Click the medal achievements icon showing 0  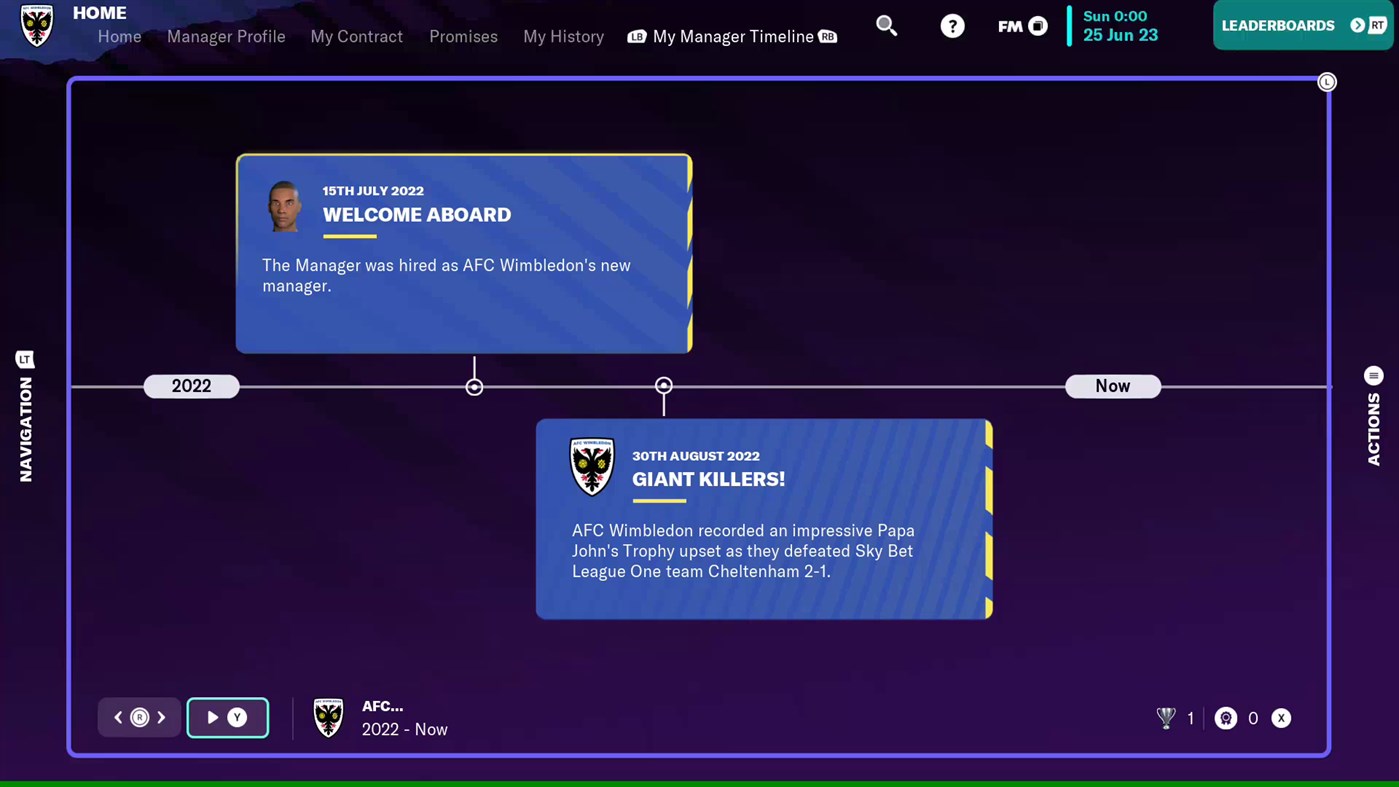(1226, 718)
